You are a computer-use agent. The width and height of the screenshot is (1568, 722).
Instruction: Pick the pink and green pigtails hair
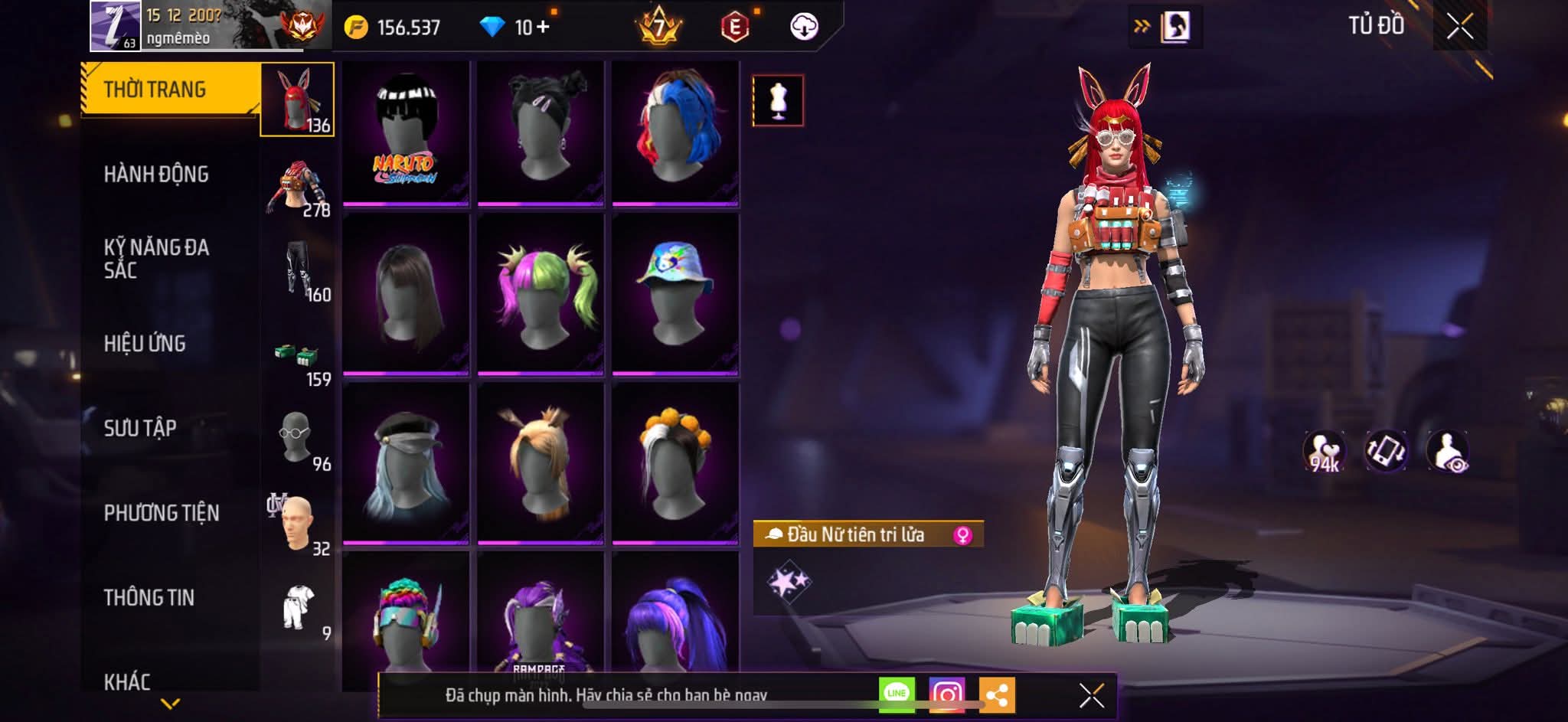(541, 295)
